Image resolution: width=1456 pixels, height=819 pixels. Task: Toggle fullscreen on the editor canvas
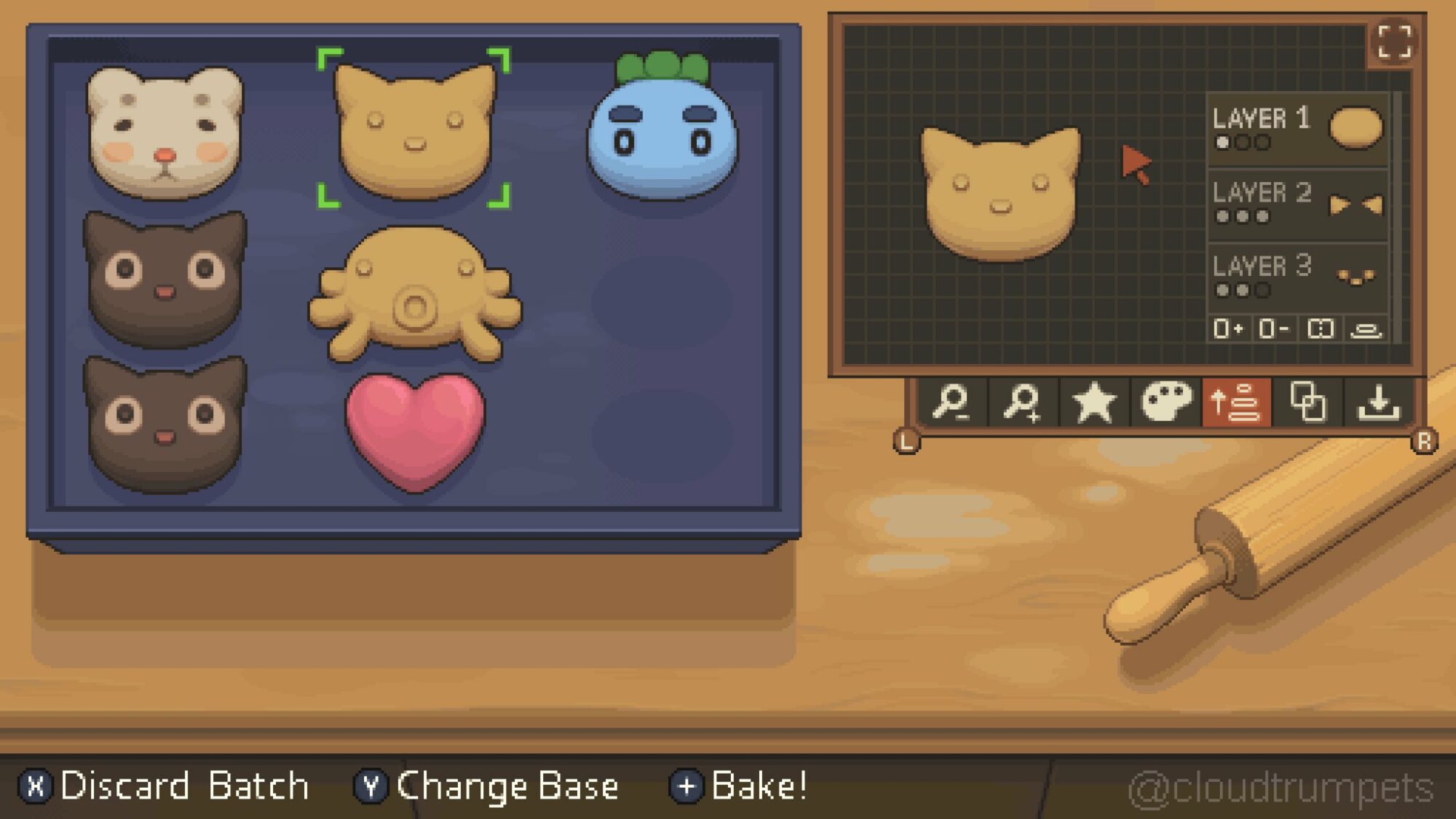1394,42
